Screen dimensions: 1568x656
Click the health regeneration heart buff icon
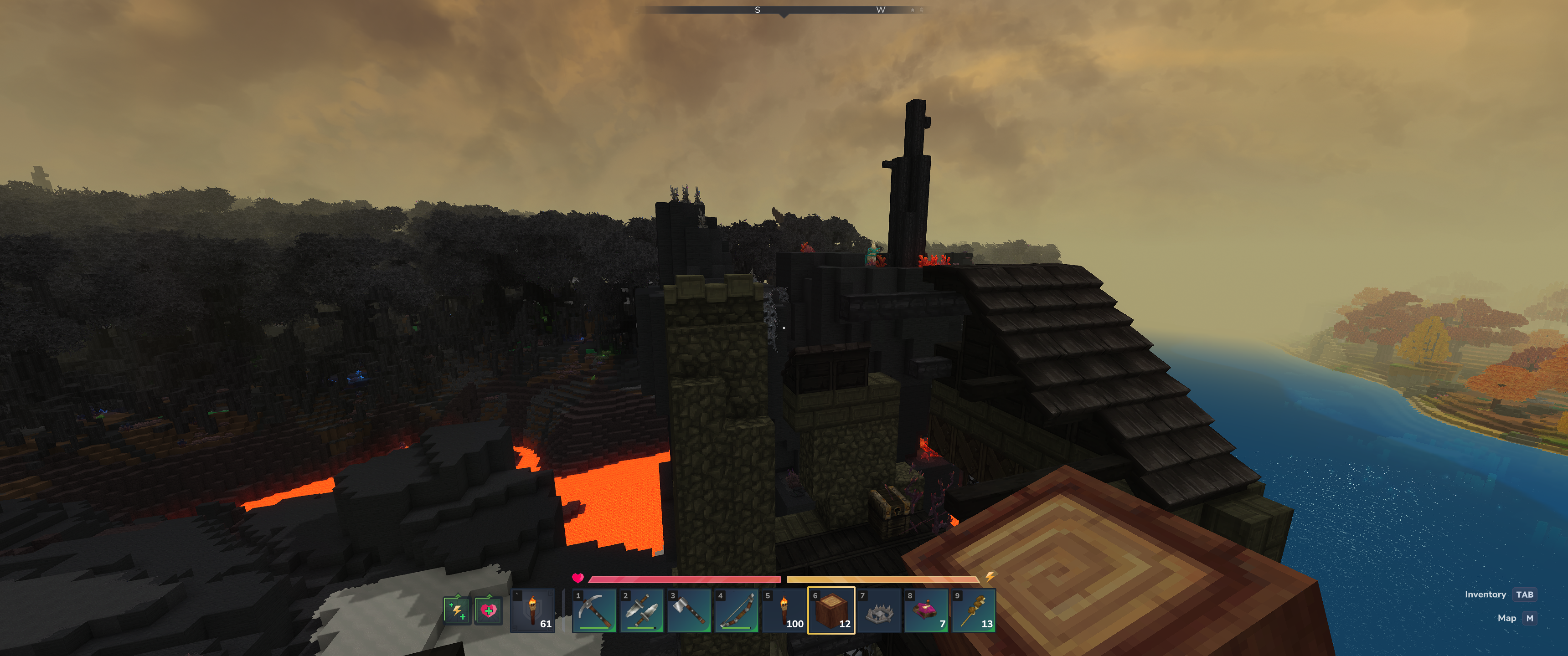point(488,610)
